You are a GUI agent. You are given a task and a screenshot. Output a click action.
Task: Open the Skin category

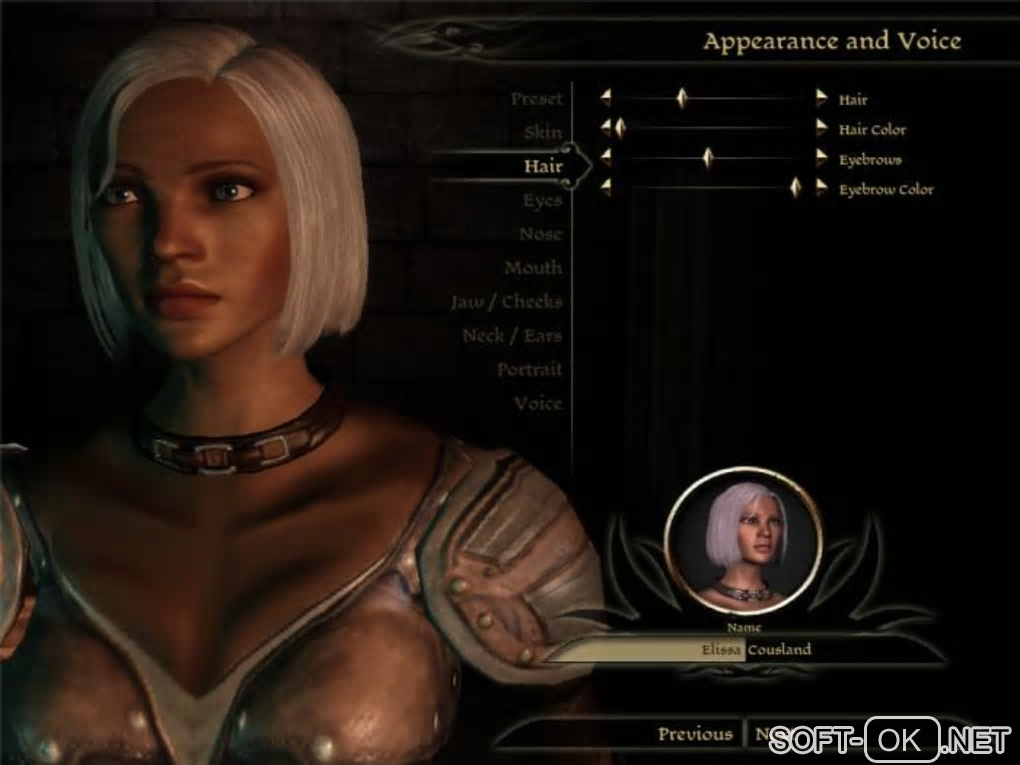(x=543, y=133)
